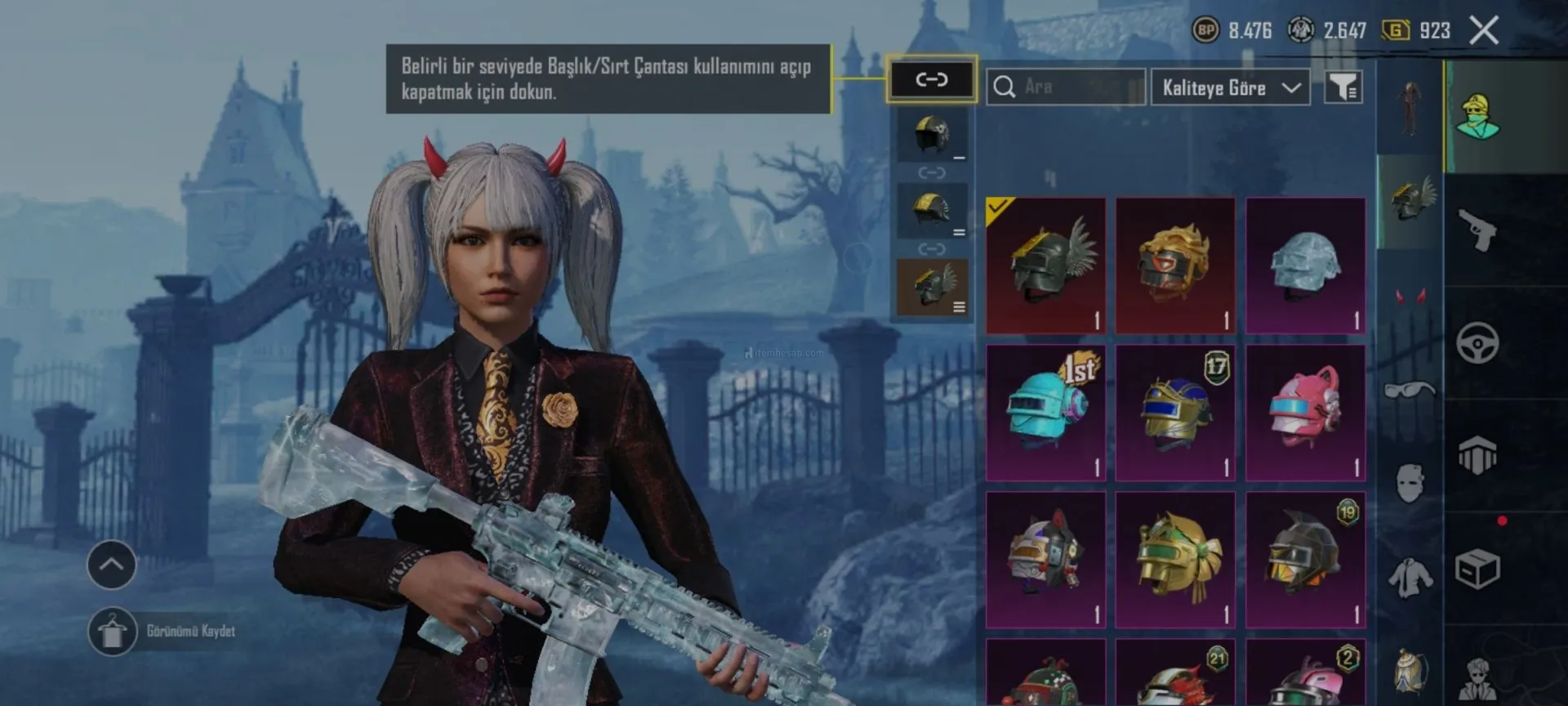
Task: Select the green and gold helmet skin
Action: coord(1175,560)
